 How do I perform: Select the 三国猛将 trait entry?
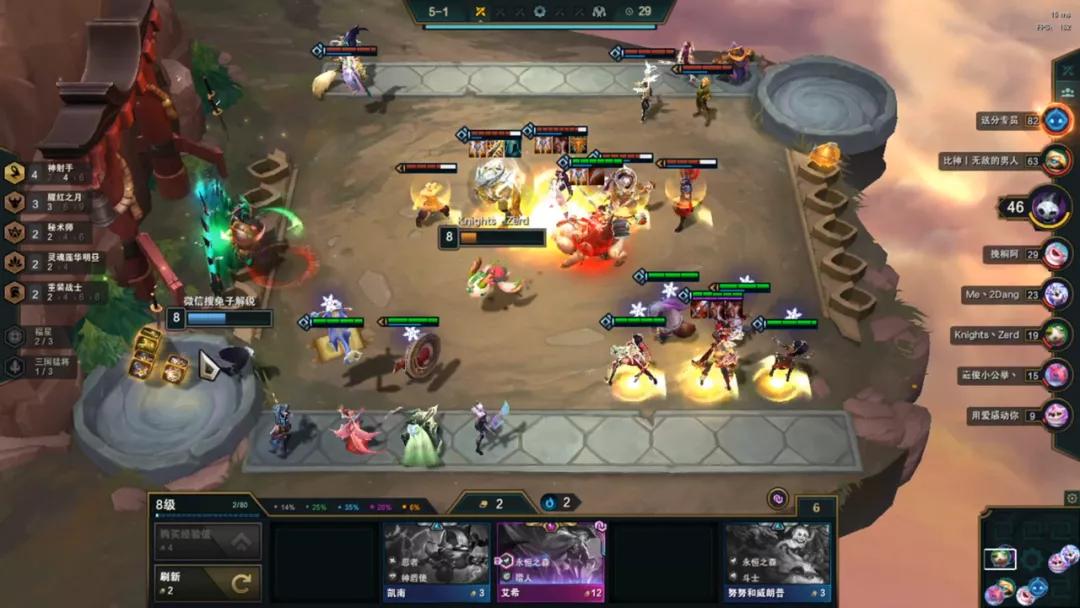[40, 367]
